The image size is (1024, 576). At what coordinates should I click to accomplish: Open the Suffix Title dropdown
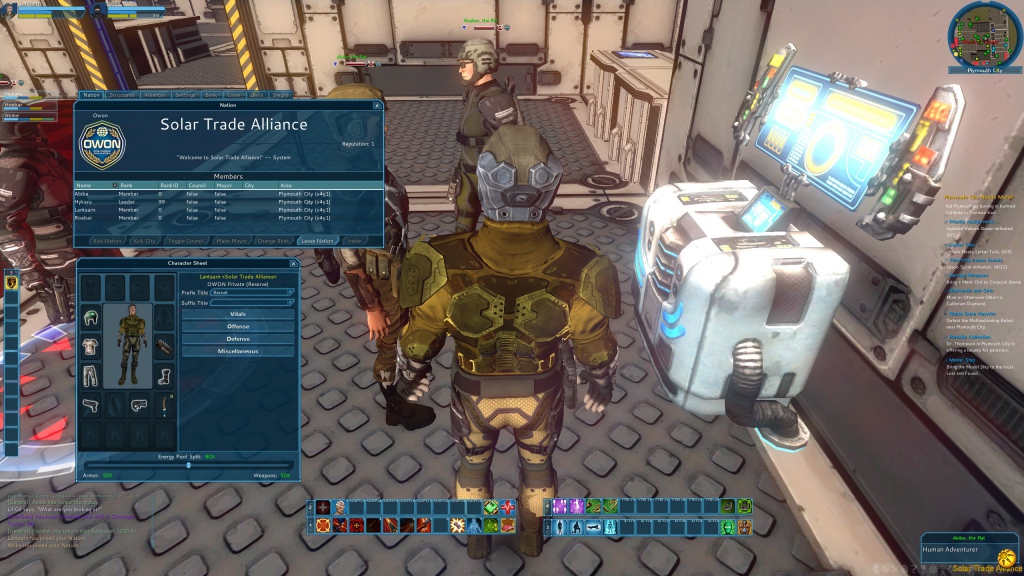253,302
